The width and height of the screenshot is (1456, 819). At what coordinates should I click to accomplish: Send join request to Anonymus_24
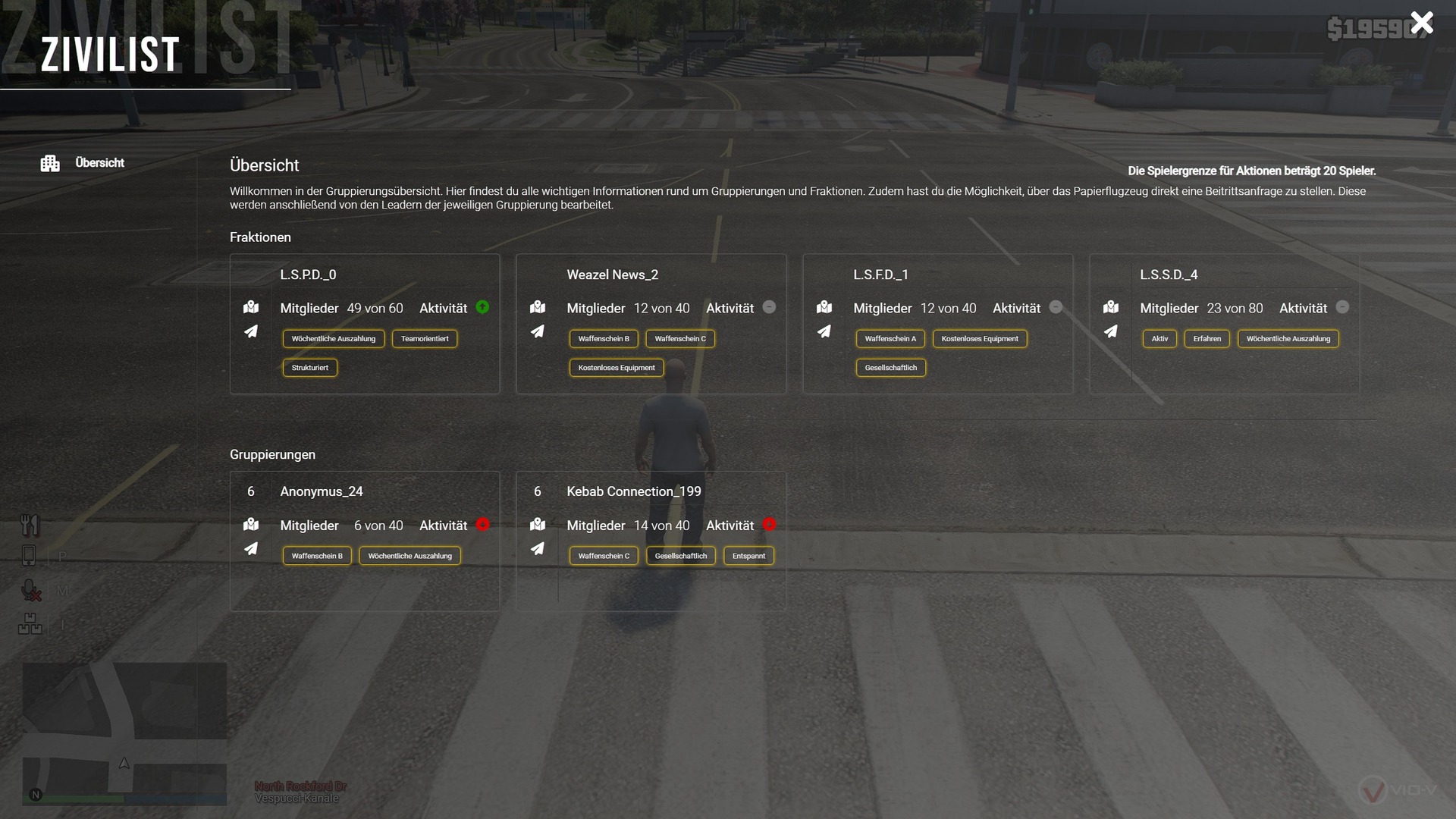coord(251,548)
